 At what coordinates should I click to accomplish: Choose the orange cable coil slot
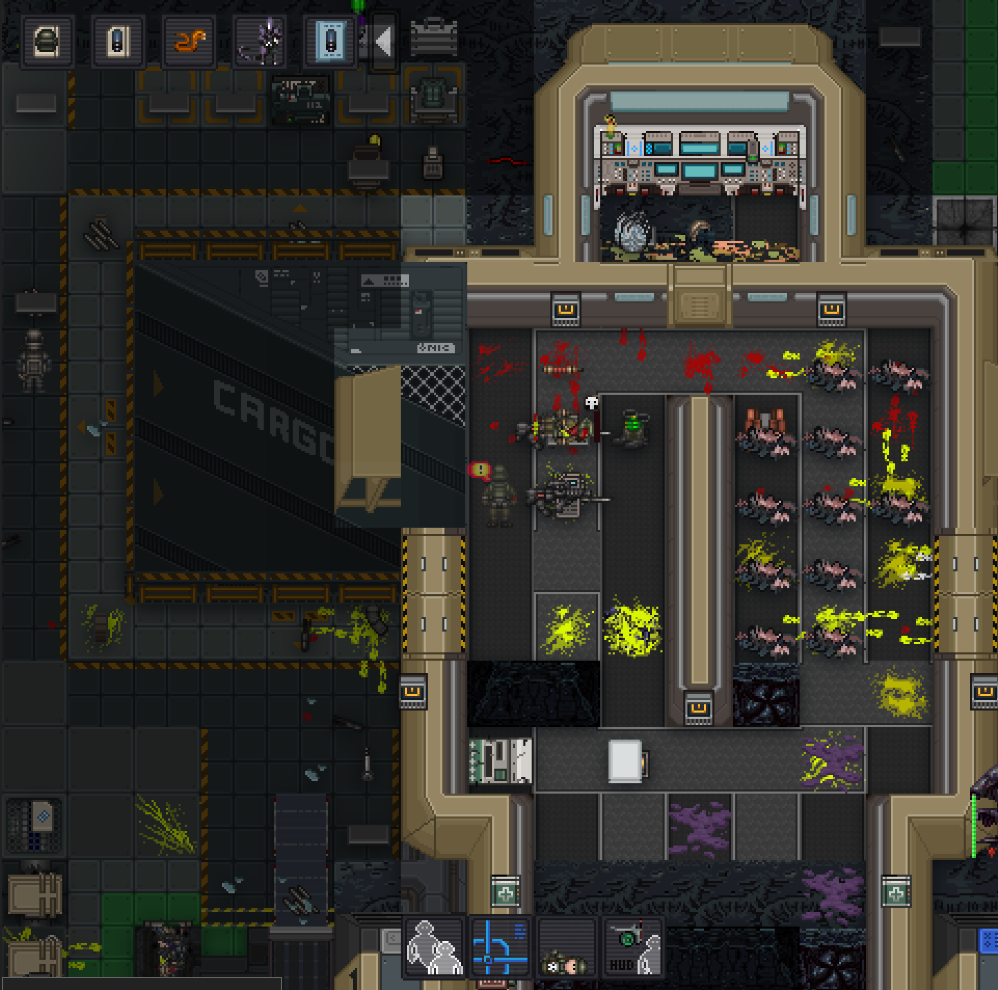pos(189,41)
